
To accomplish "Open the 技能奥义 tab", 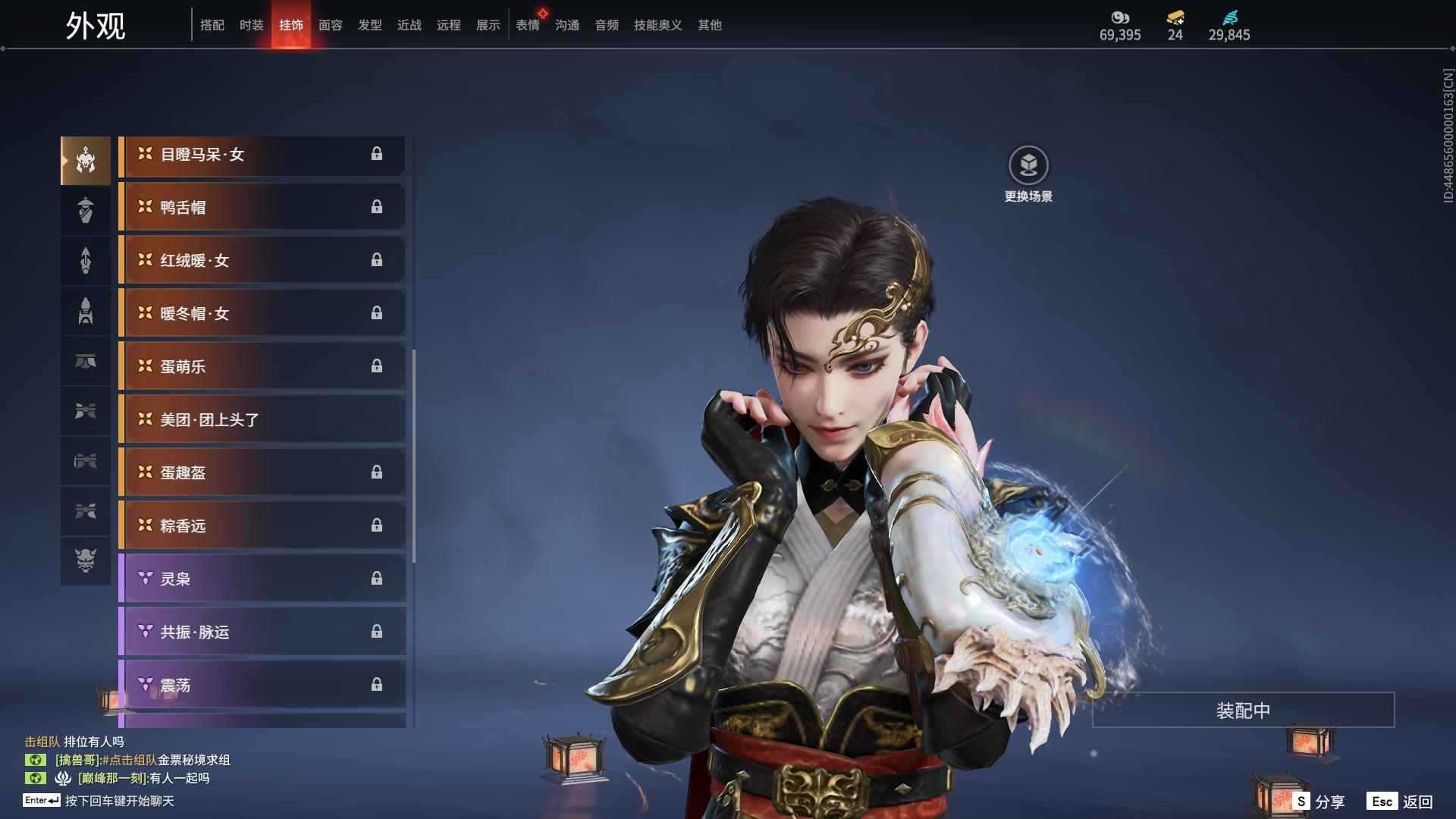I will pos(657,25).
